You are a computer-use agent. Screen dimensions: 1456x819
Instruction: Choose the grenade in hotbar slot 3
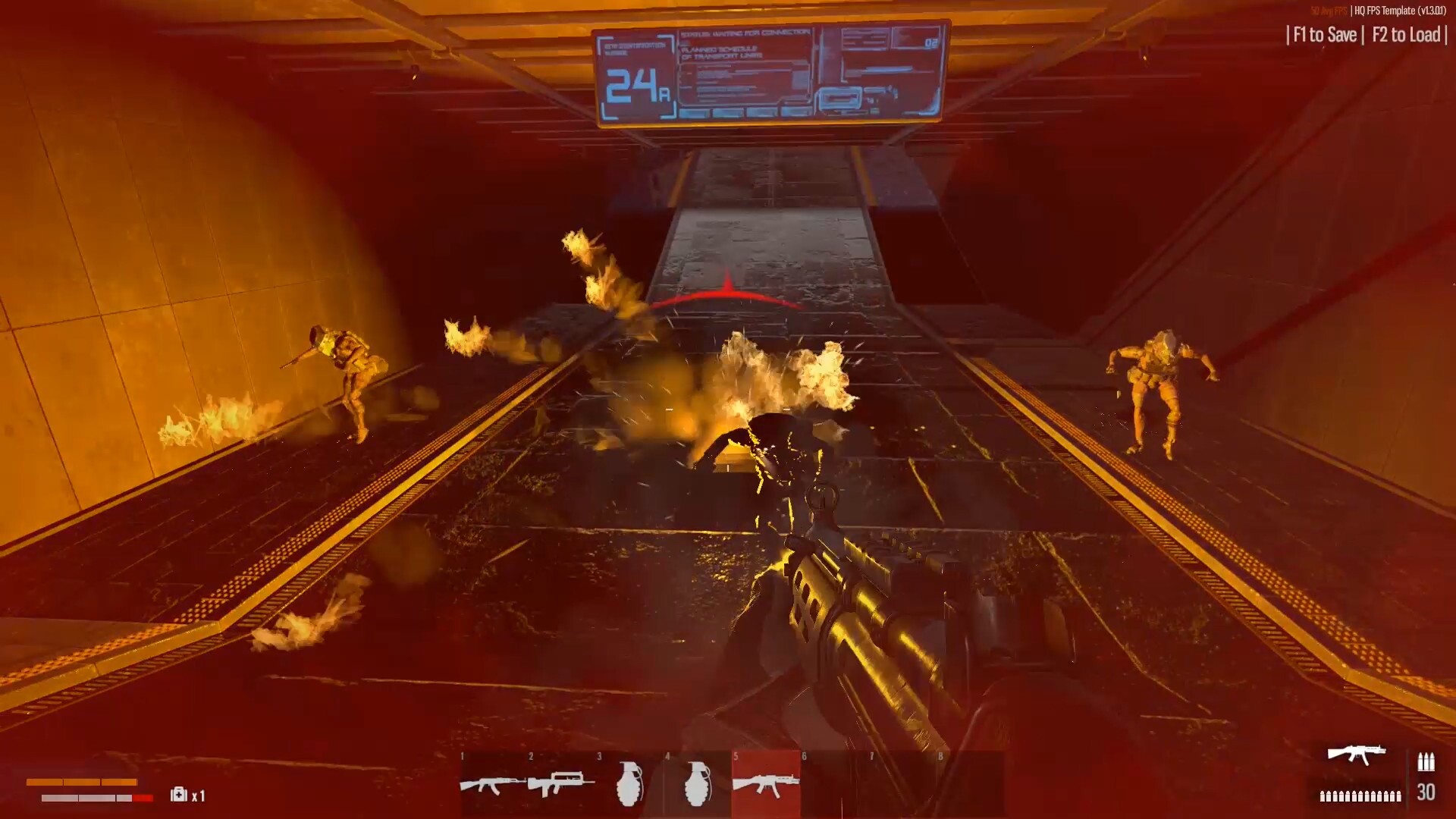(x=629, y=784)
